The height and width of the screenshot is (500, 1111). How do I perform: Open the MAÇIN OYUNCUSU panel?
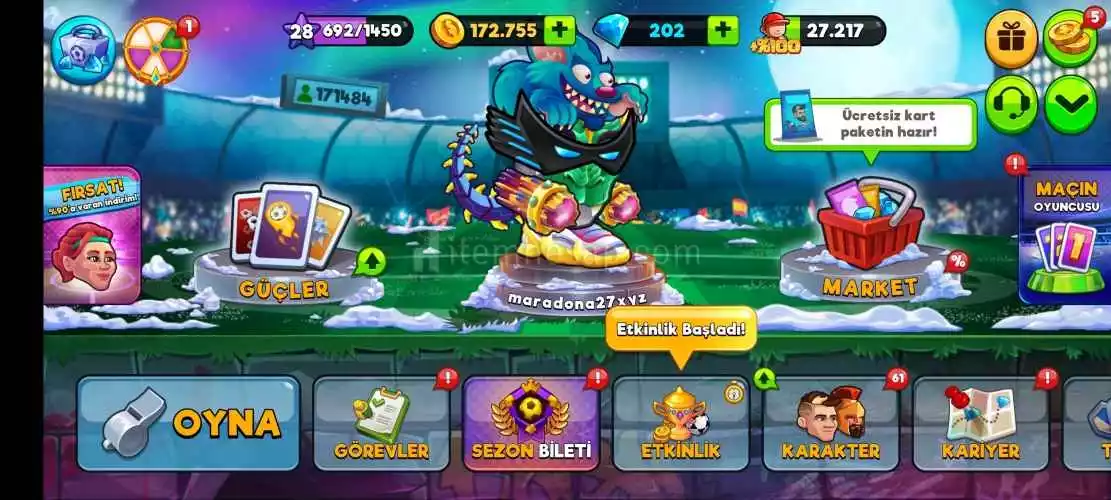coord(1064,235)
